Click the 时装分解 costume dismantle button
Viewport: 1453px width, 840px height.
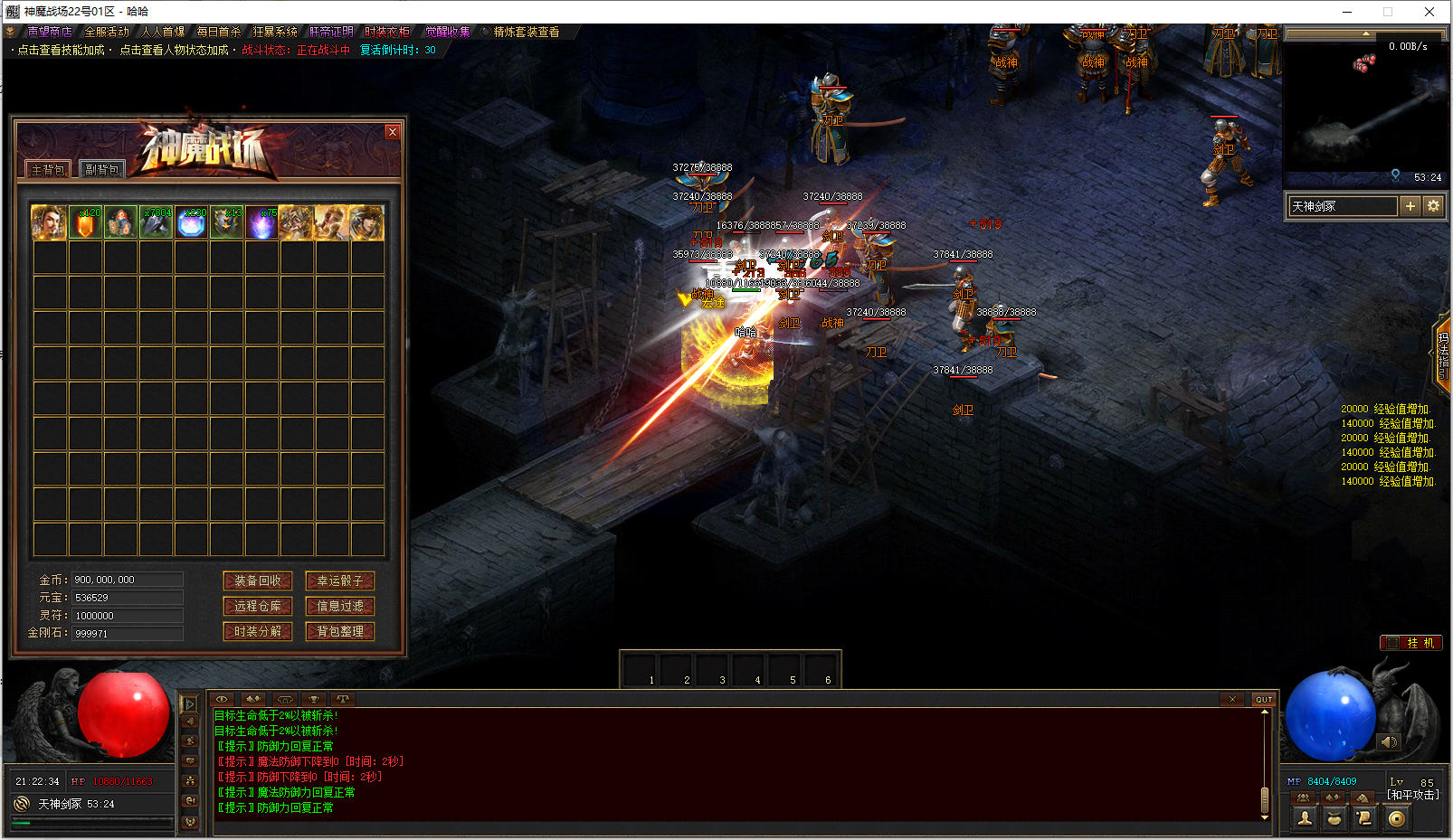click(x=258, y=631)
